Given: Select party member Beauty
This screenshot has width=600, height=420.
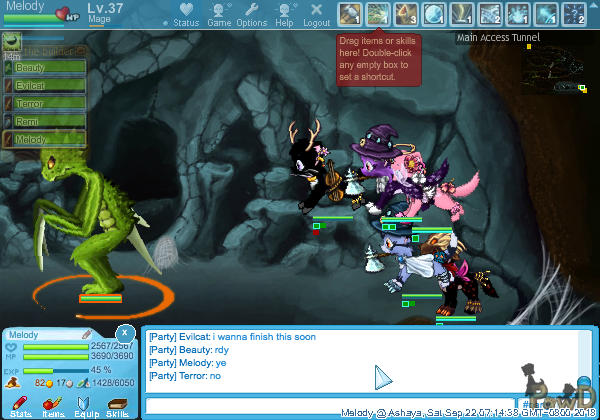Looking at the screenshot, I should click(42, 68).
